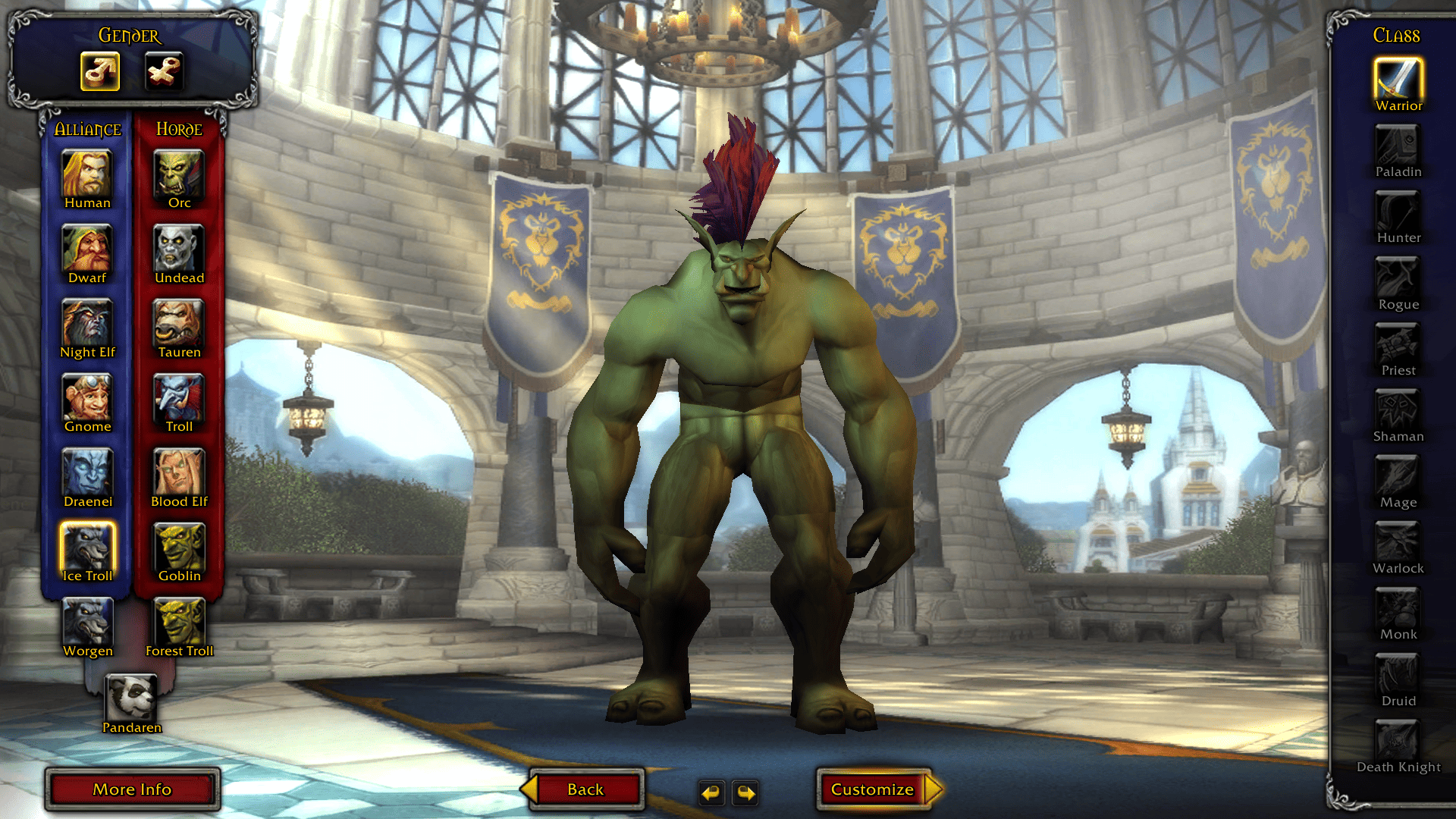Go Back to the previous screen
1456x819 pixels.
585,789
